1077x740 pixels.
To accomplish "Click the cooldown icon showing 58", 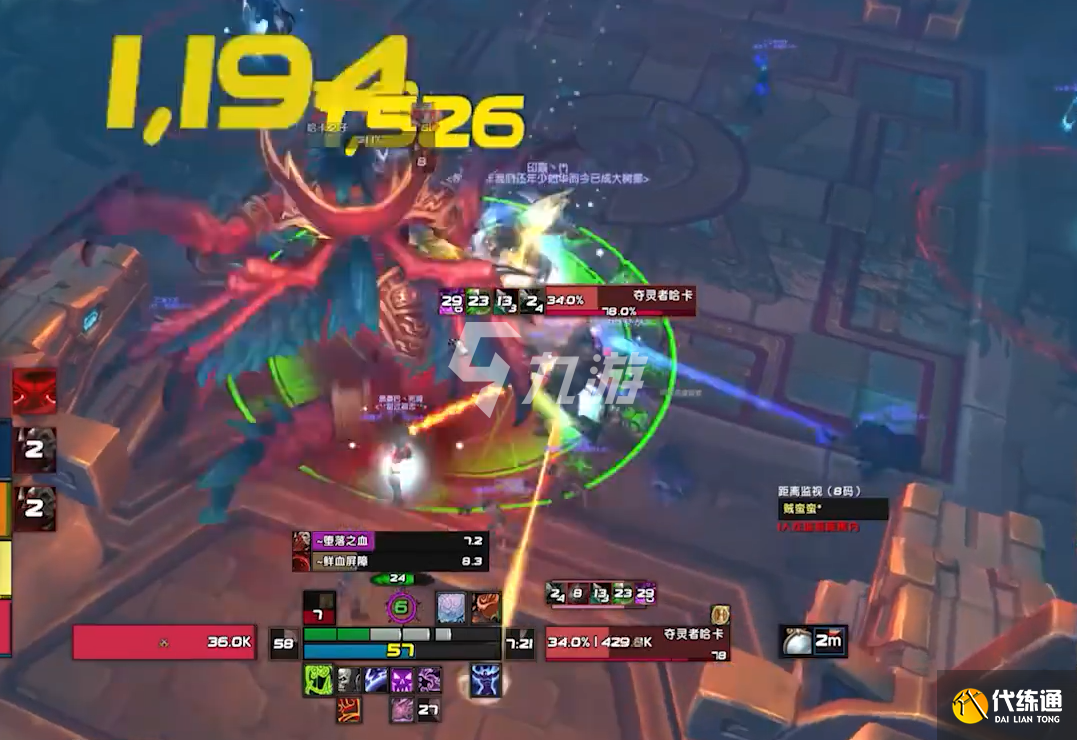I will coord(285,644).
